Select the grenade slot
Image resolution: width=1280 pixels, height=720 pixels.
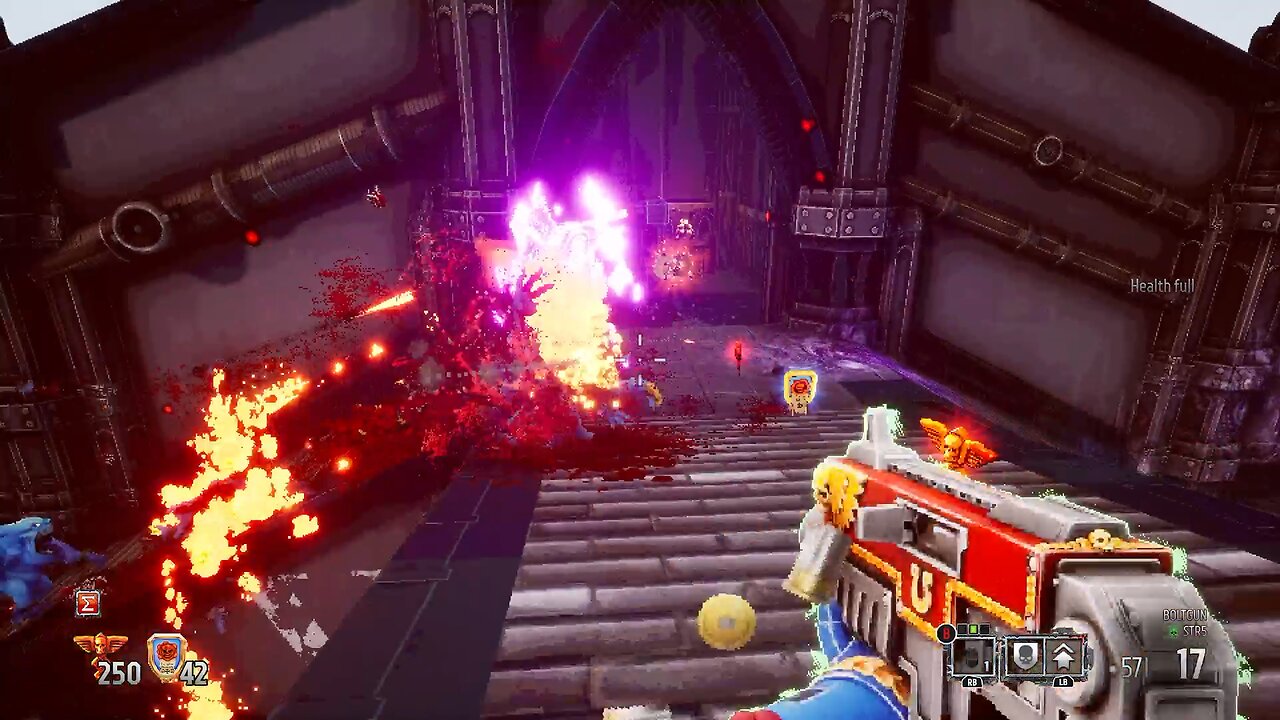971,656
